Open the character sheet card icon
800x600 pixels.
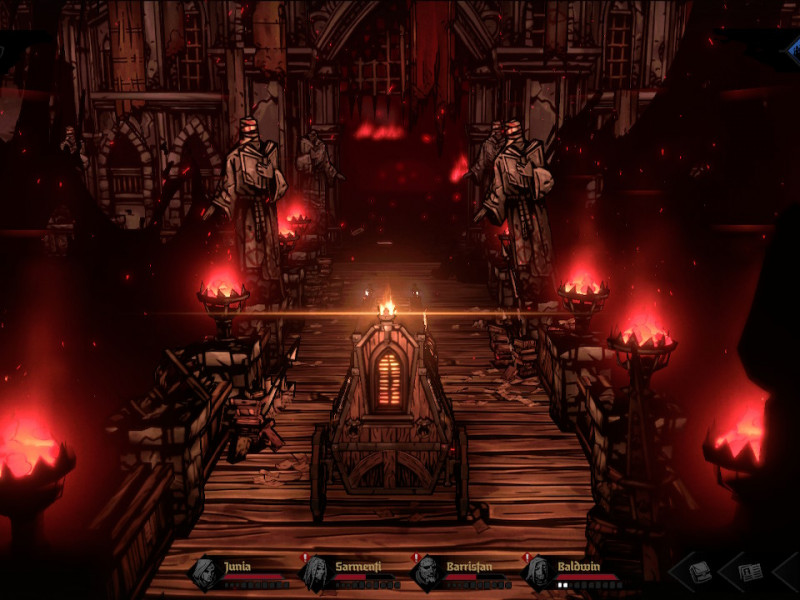coord(750,572)
